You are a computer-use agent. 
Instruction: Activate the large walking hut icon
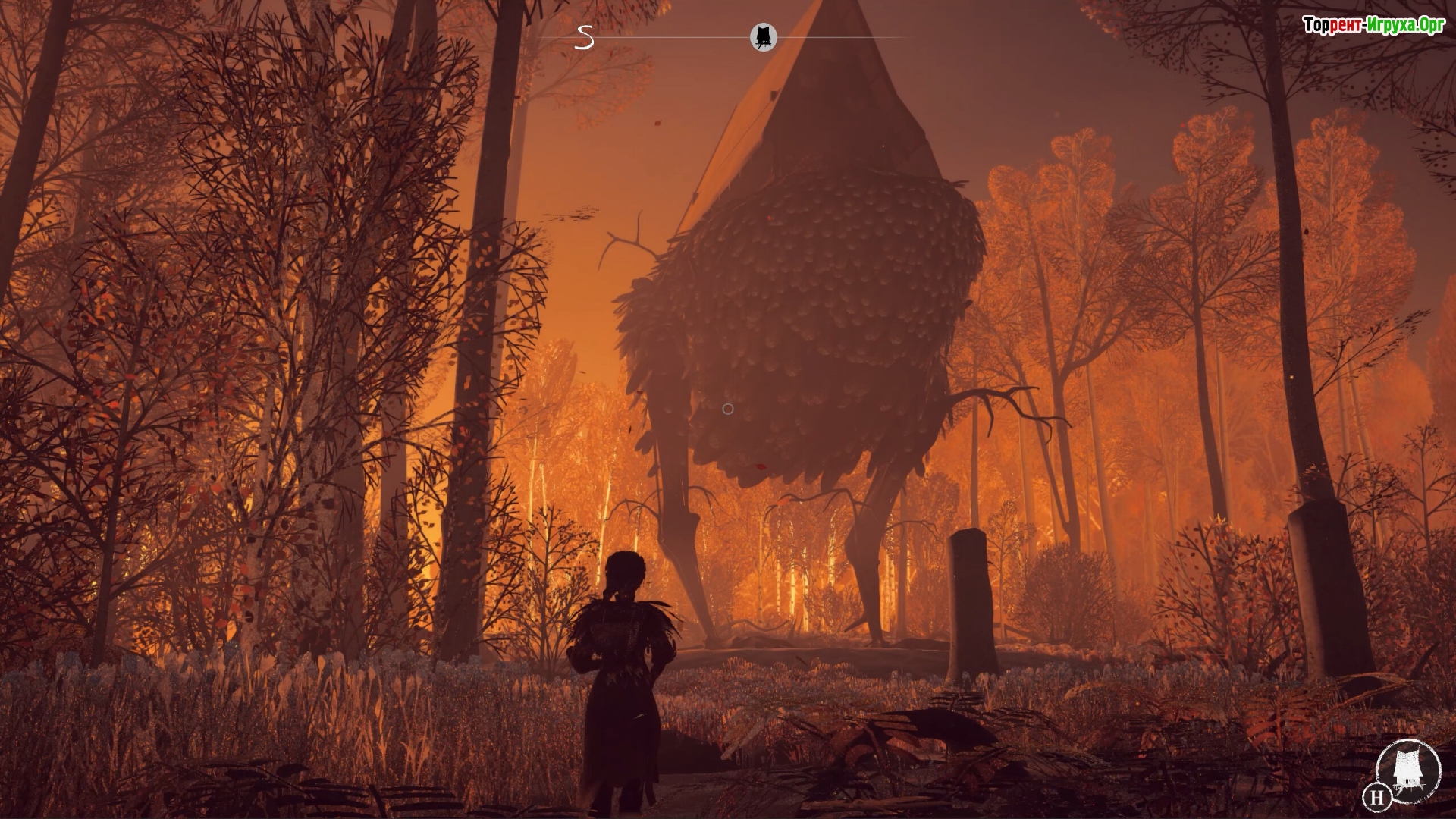click(x=1408, y=770)
